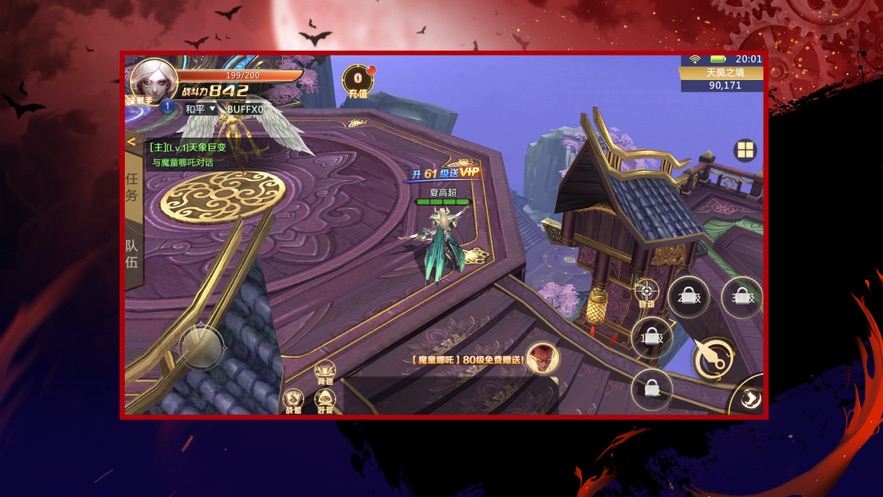The width and height of the screenshot is (883, 497).
Task: Switch to the 任务 quest tab
Action: click(x=132, y=187)
